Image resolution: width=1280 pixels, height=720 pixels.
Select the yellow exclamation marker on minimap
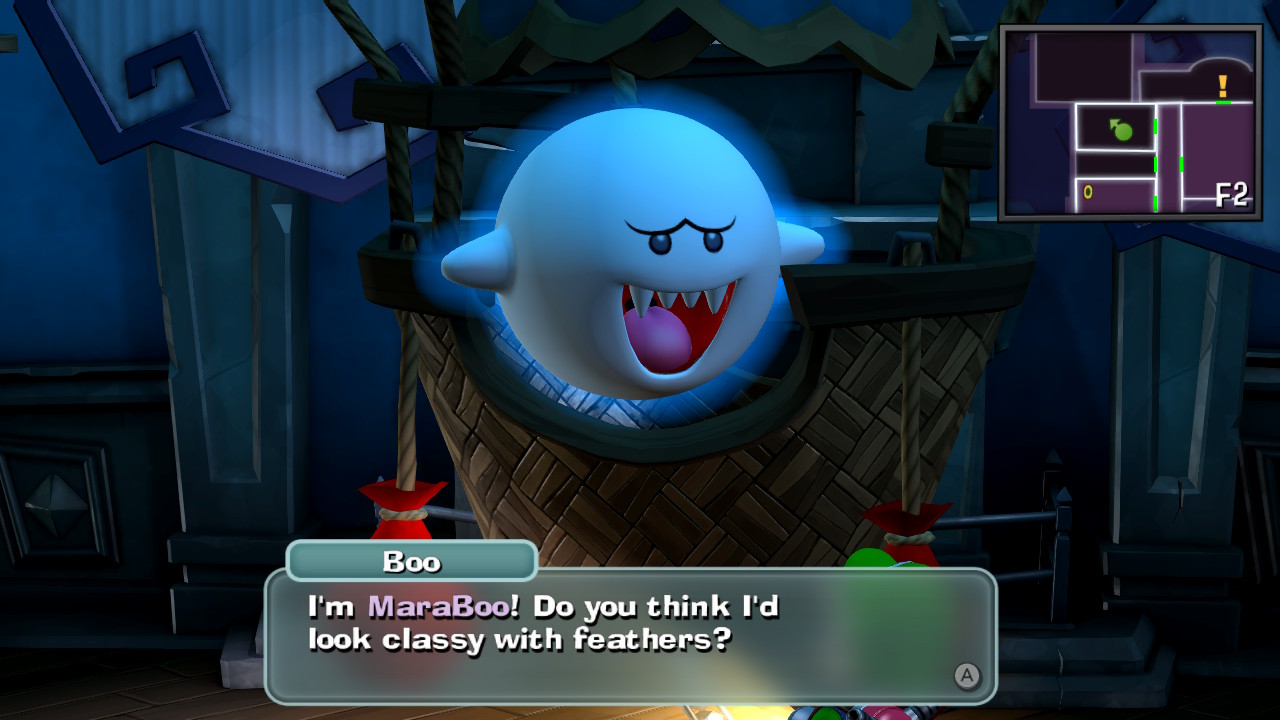(x=1222, y=87)
